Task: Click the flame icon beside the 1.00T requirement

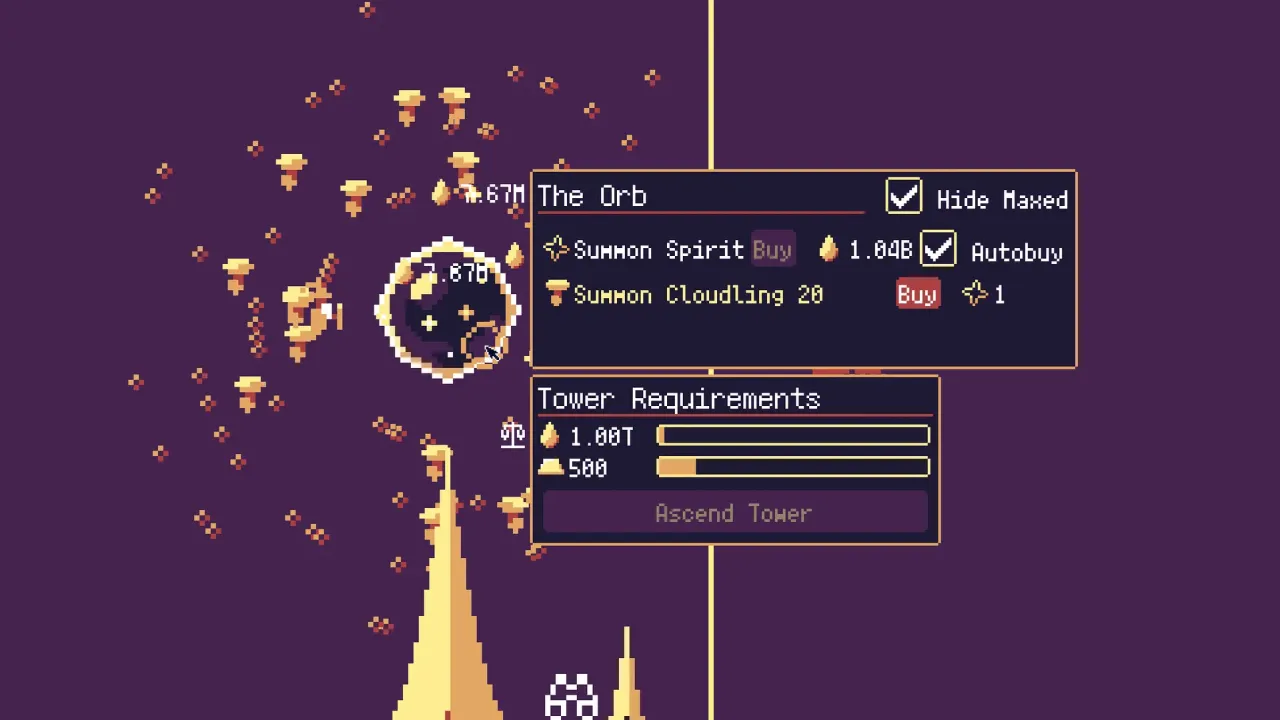Action: 550,435
